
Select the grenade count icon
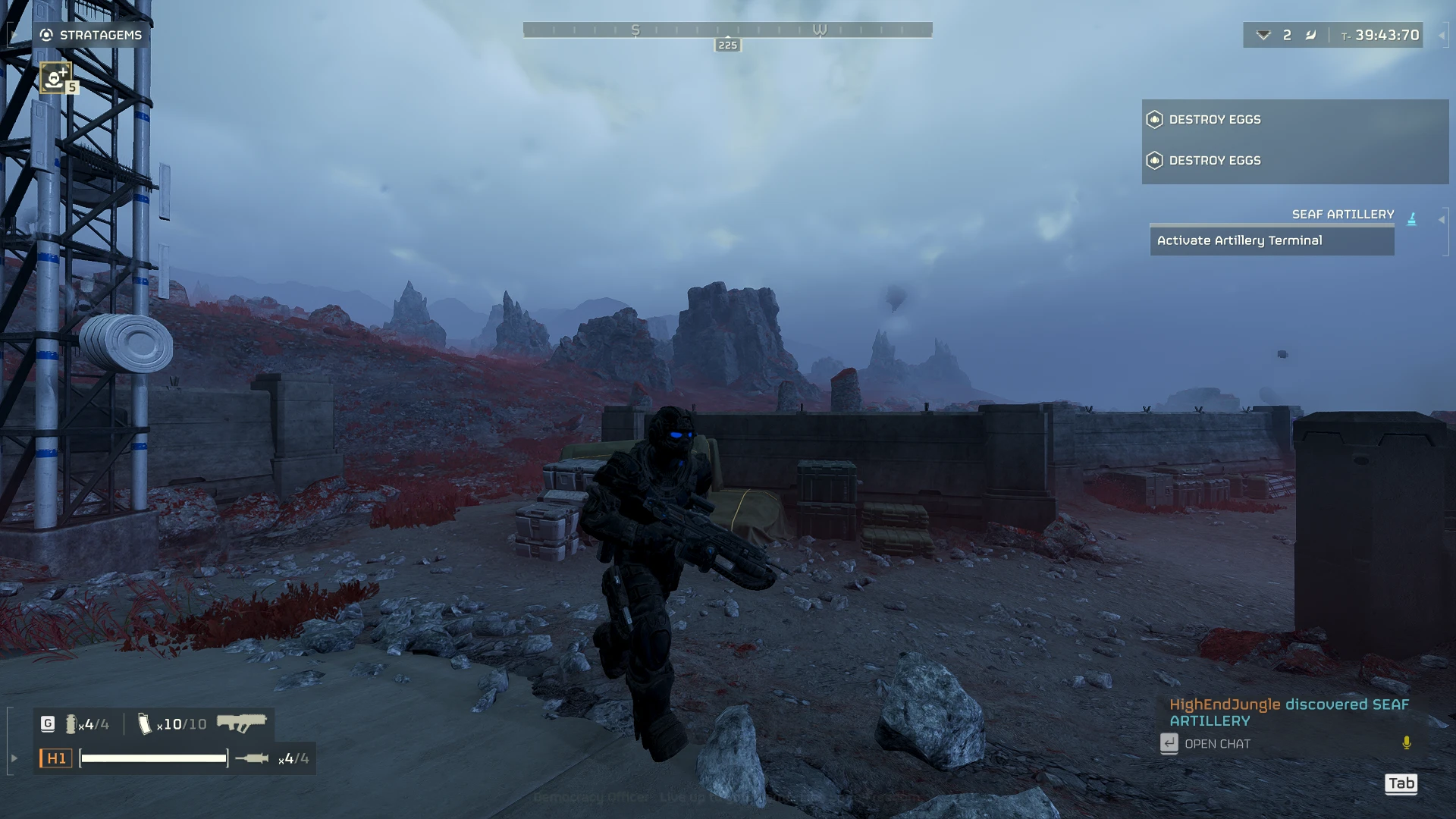click(71, 724)
